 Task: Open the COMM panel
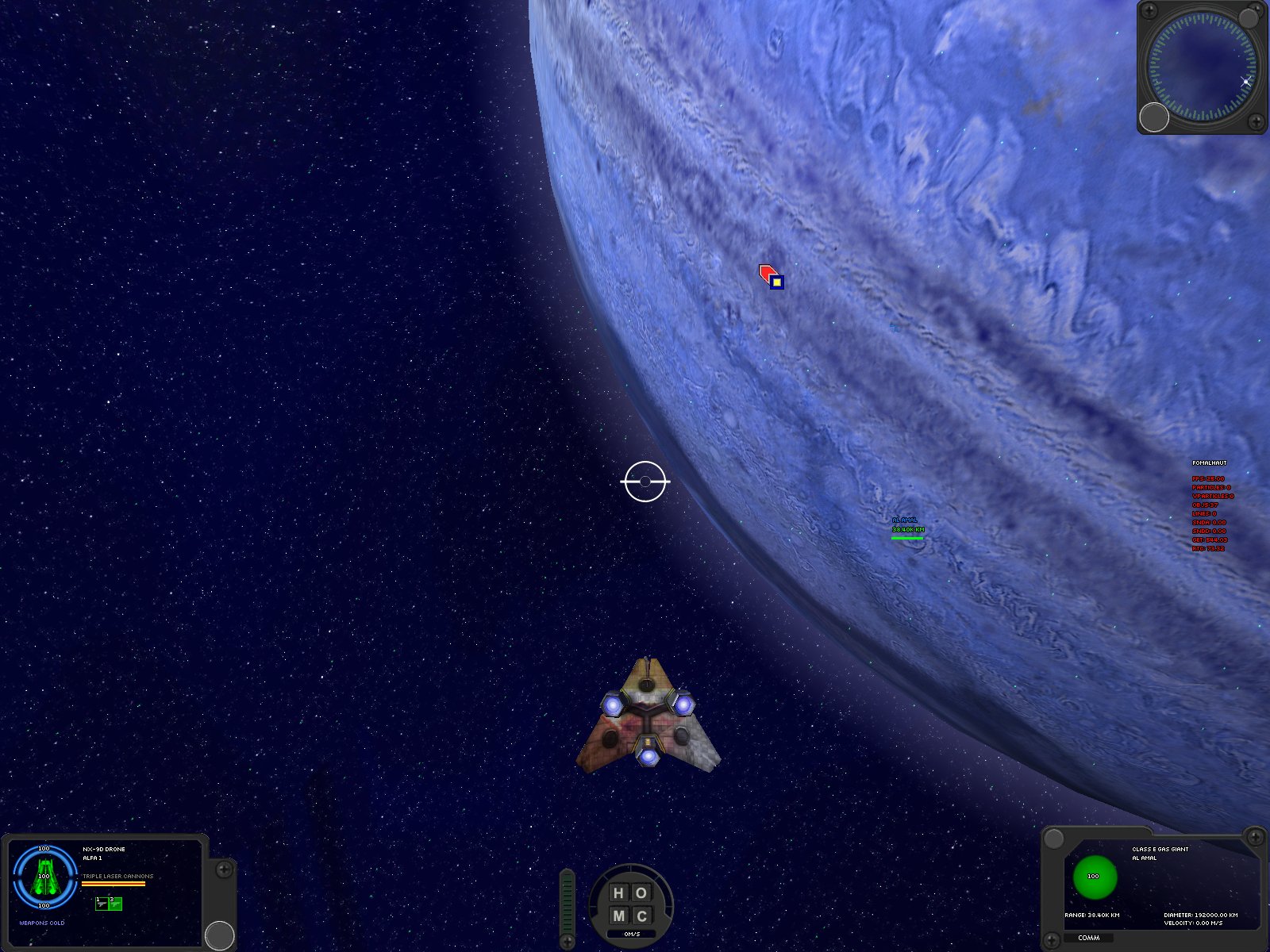1087,938
